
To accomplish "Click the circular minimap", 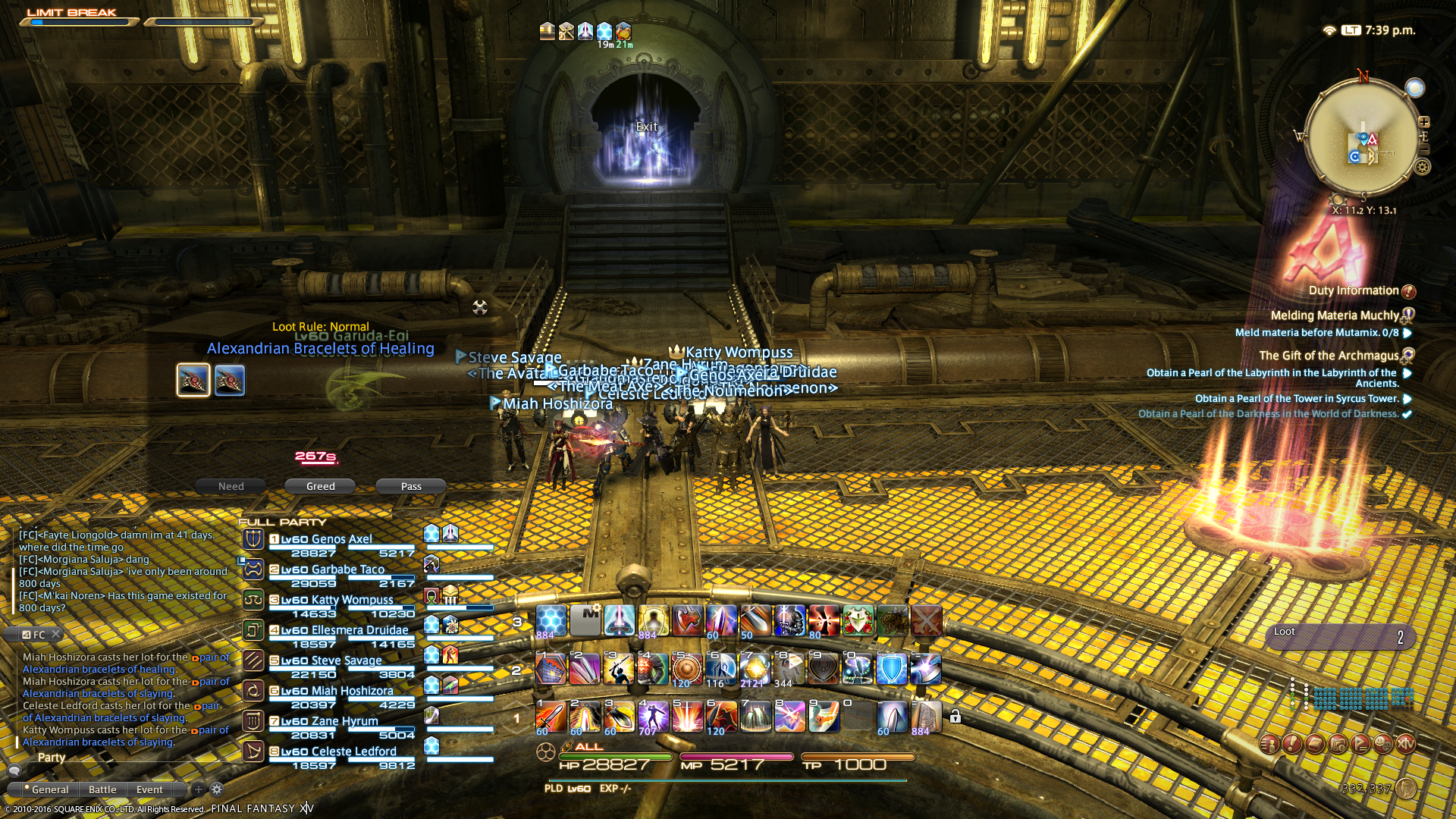I will coord(1362,138).
